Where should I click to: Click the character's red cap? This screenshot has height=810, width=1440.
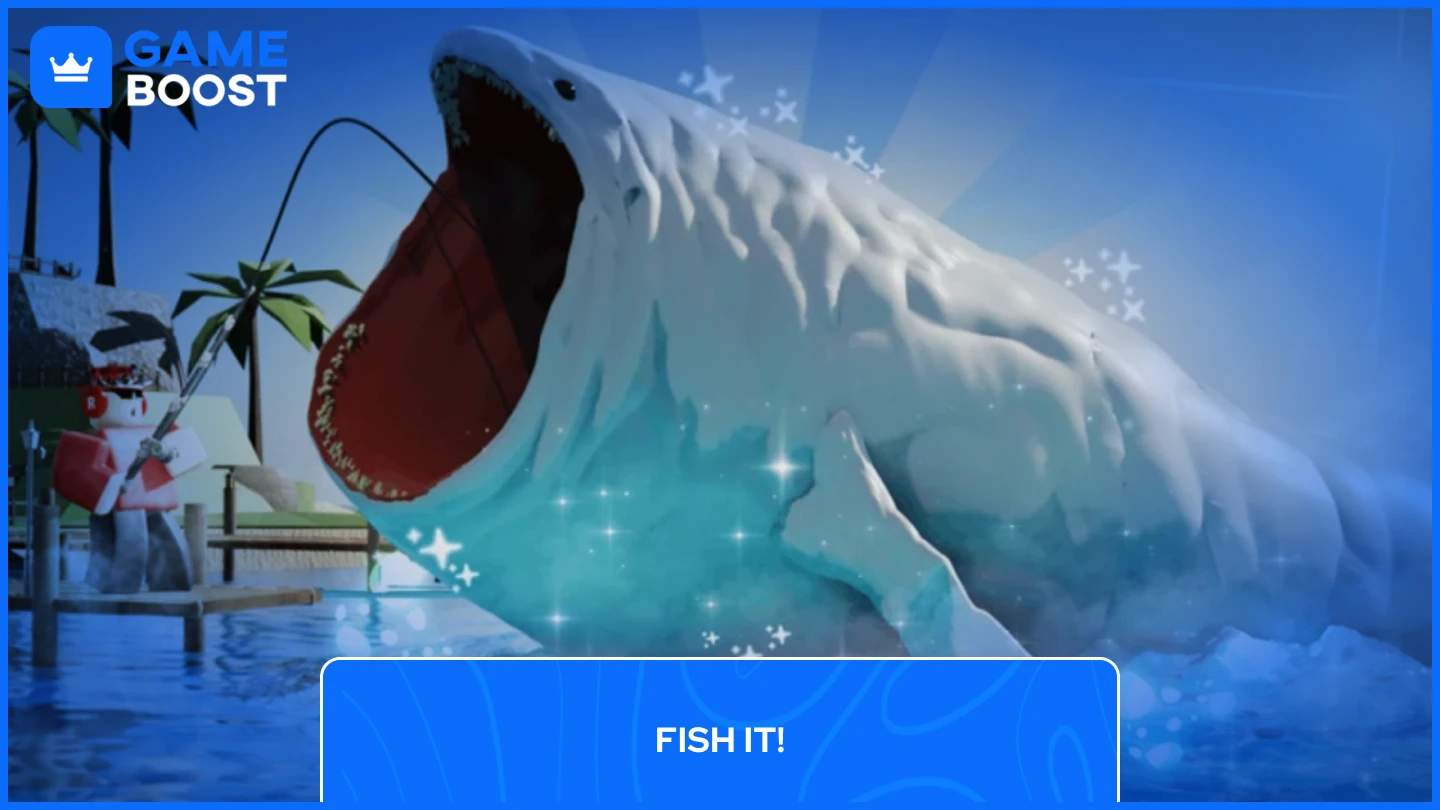click(x=112, y=372)
